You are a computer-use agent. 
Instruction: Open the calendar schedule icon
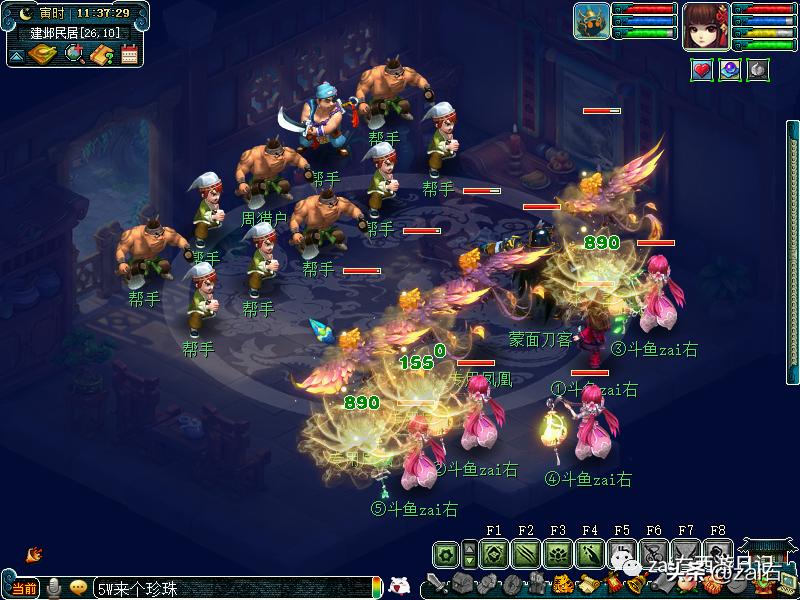click(x=129, y=54)
